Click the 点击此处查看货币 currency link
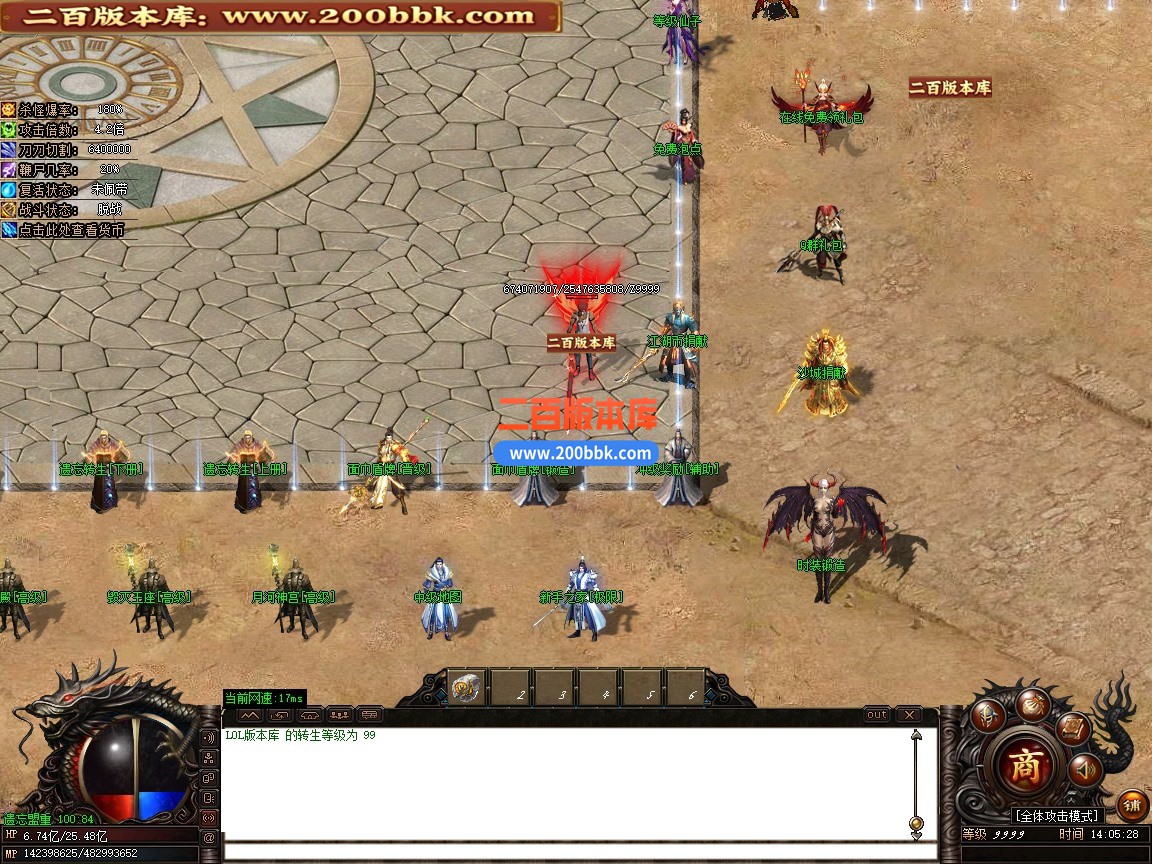 (x=70, y=230)
